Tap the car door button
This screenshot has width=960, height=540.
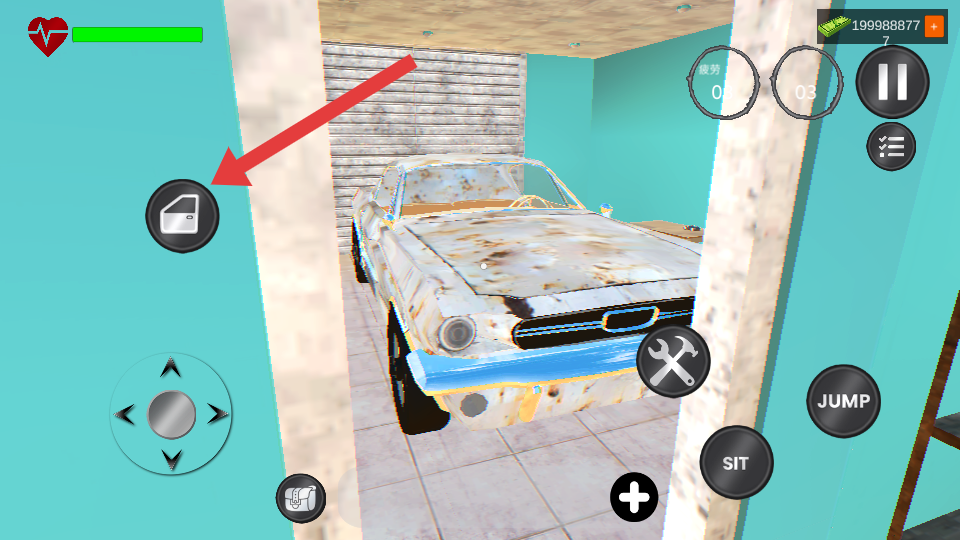pos(182,216)
